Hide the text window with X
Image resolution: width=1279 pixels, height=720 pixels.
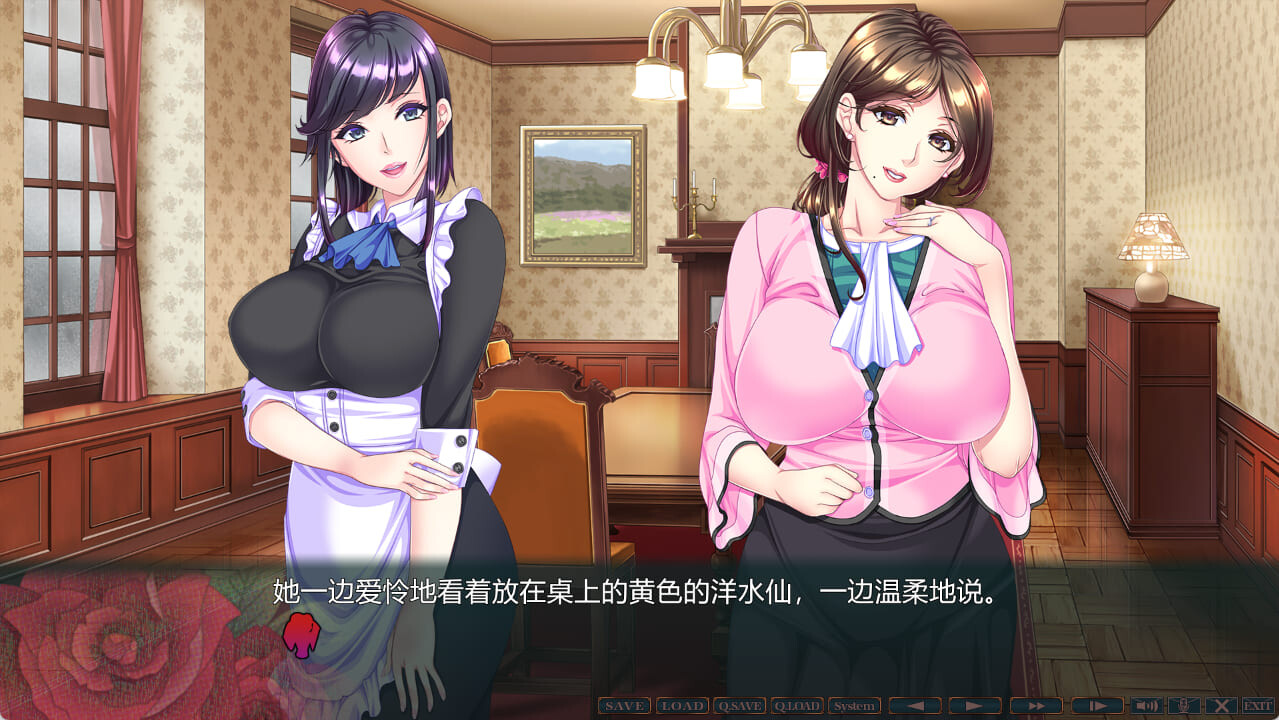pos(1221,706)
